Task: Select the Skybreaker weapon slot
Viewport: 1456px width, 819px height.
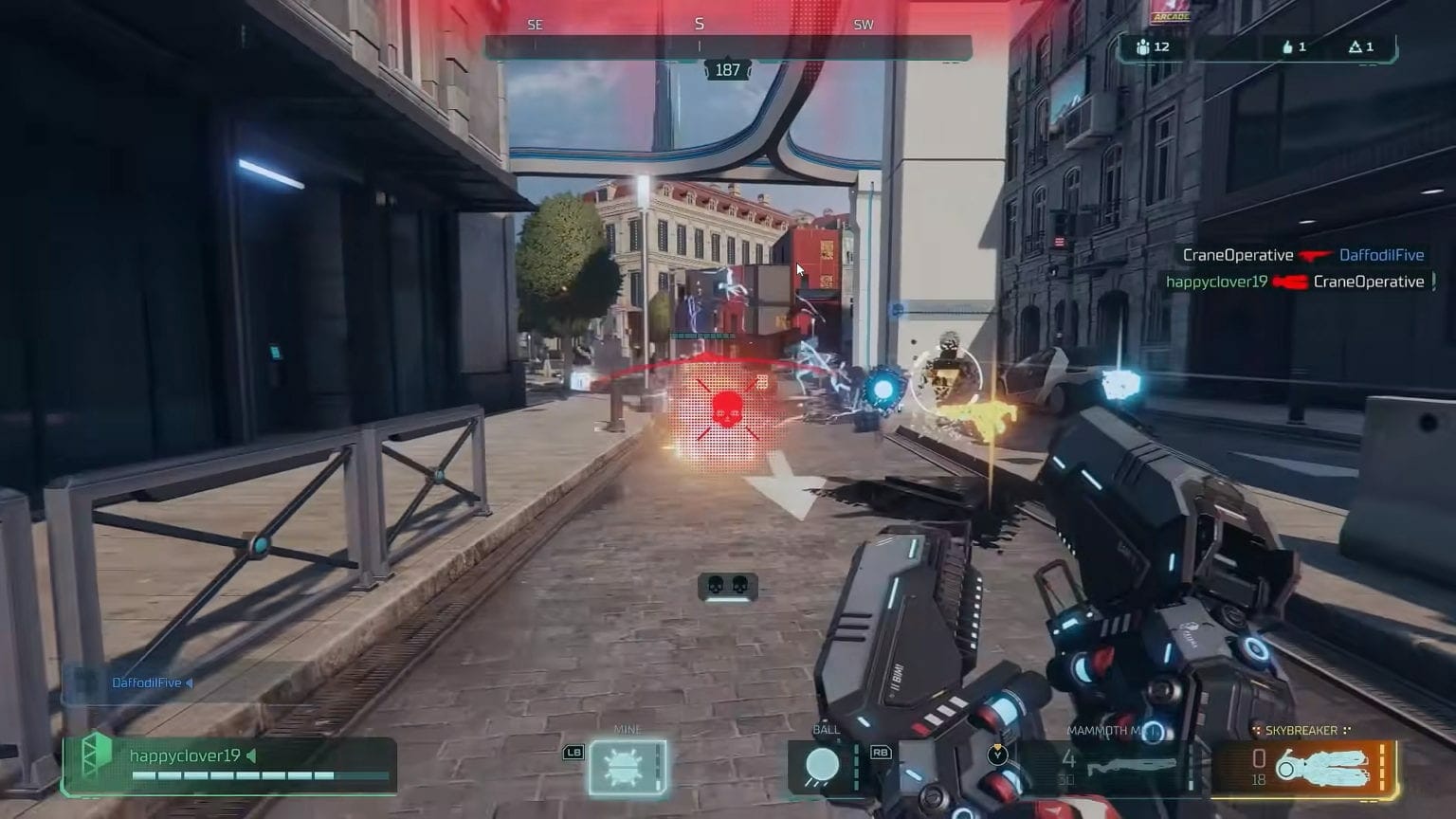Action: point(1305,766)
